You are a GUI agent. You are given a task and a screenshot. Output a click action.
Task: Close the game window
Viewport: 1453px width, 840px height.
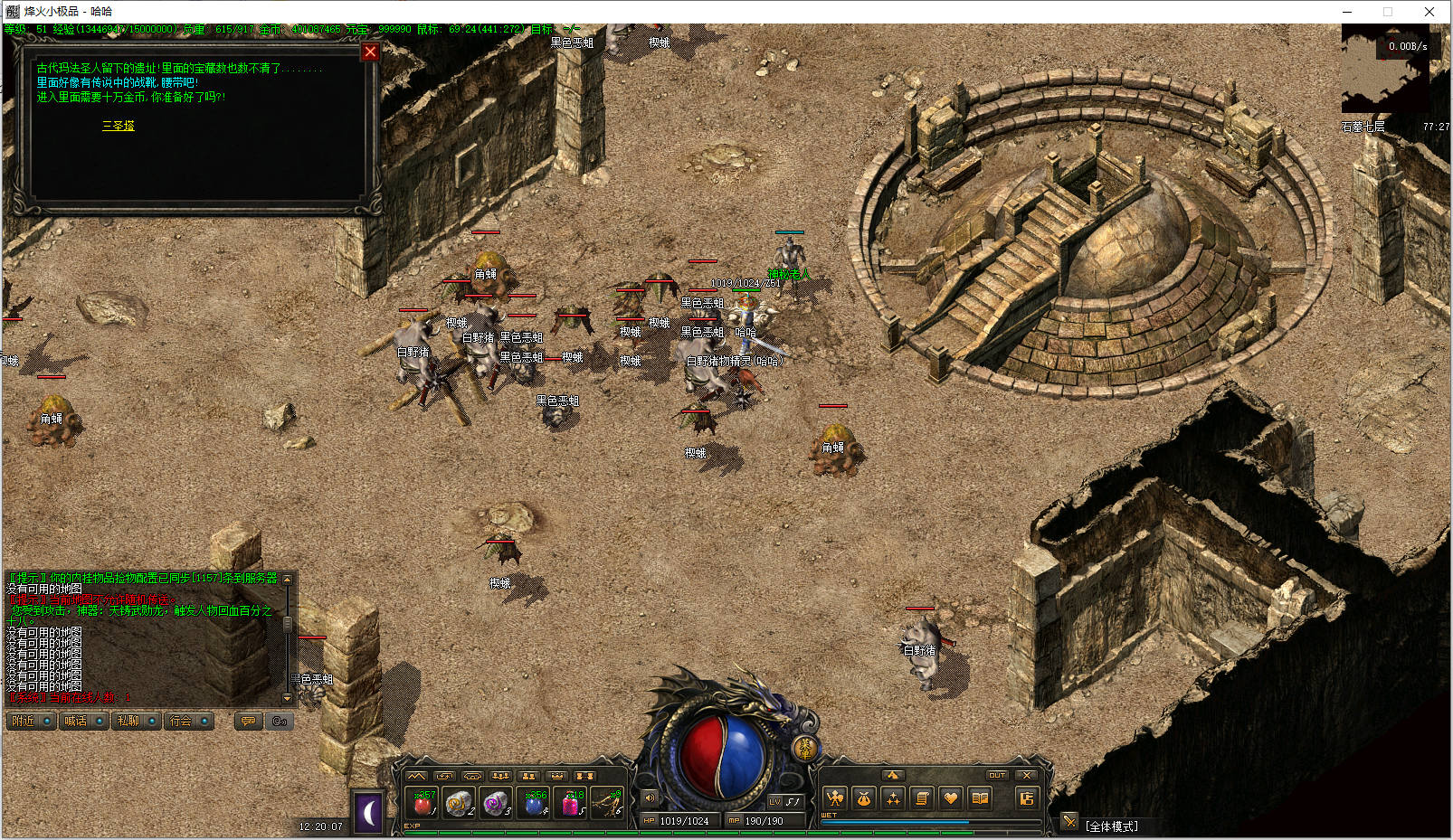1429,12
